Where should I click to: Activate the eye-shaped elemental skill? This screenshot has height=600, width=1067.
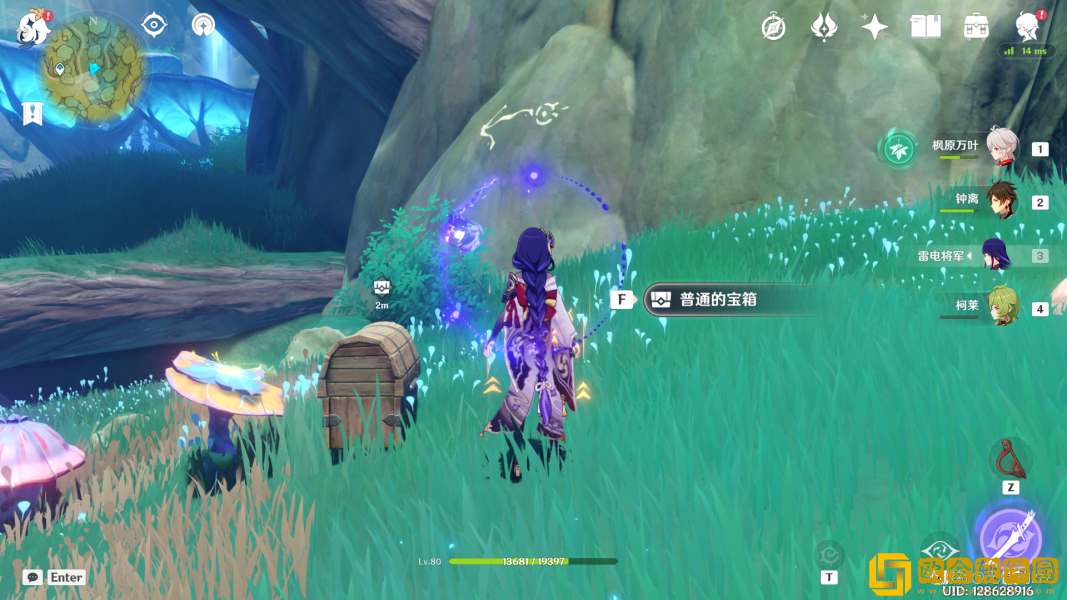(939, 550)
